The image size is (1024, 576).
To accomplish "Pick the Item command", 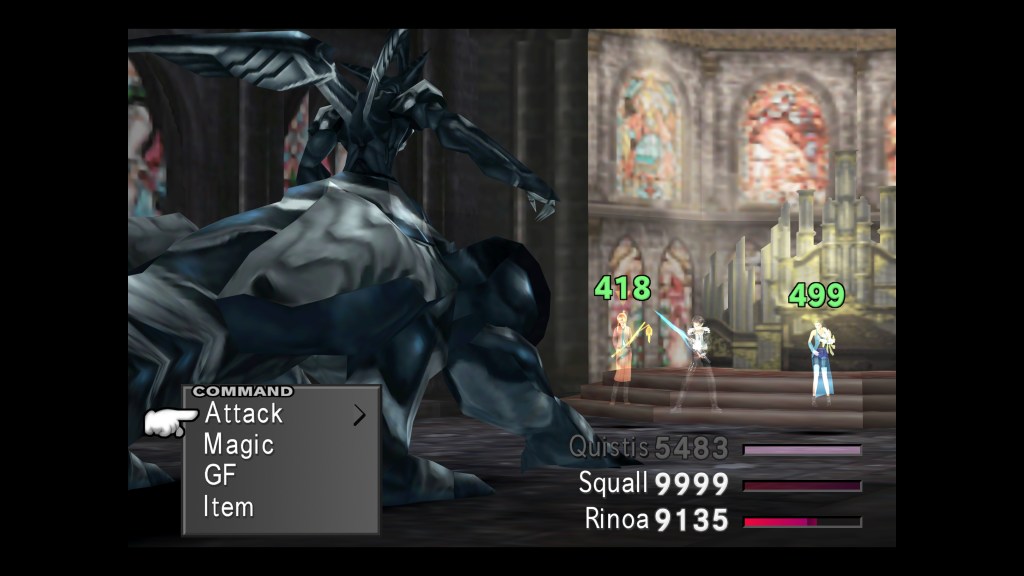I will (228, 507).
